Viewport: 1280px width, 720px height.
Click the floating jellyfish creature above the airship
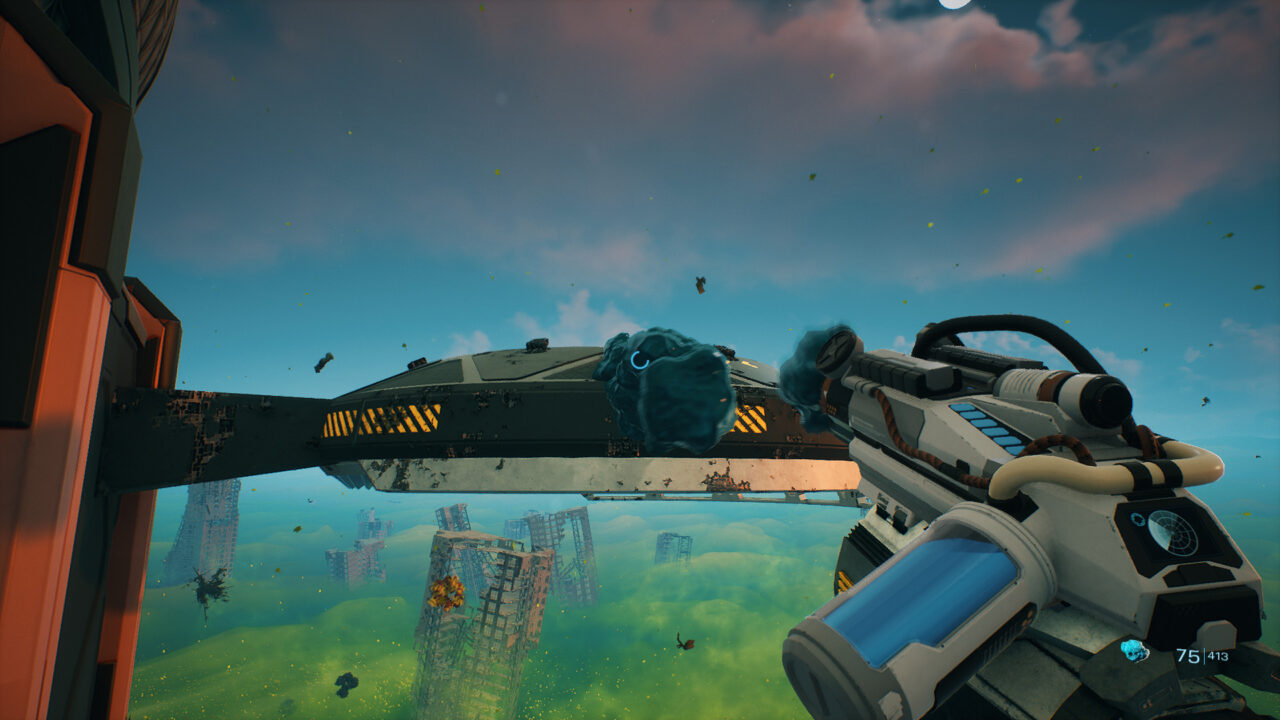click(x=672, y=390)
